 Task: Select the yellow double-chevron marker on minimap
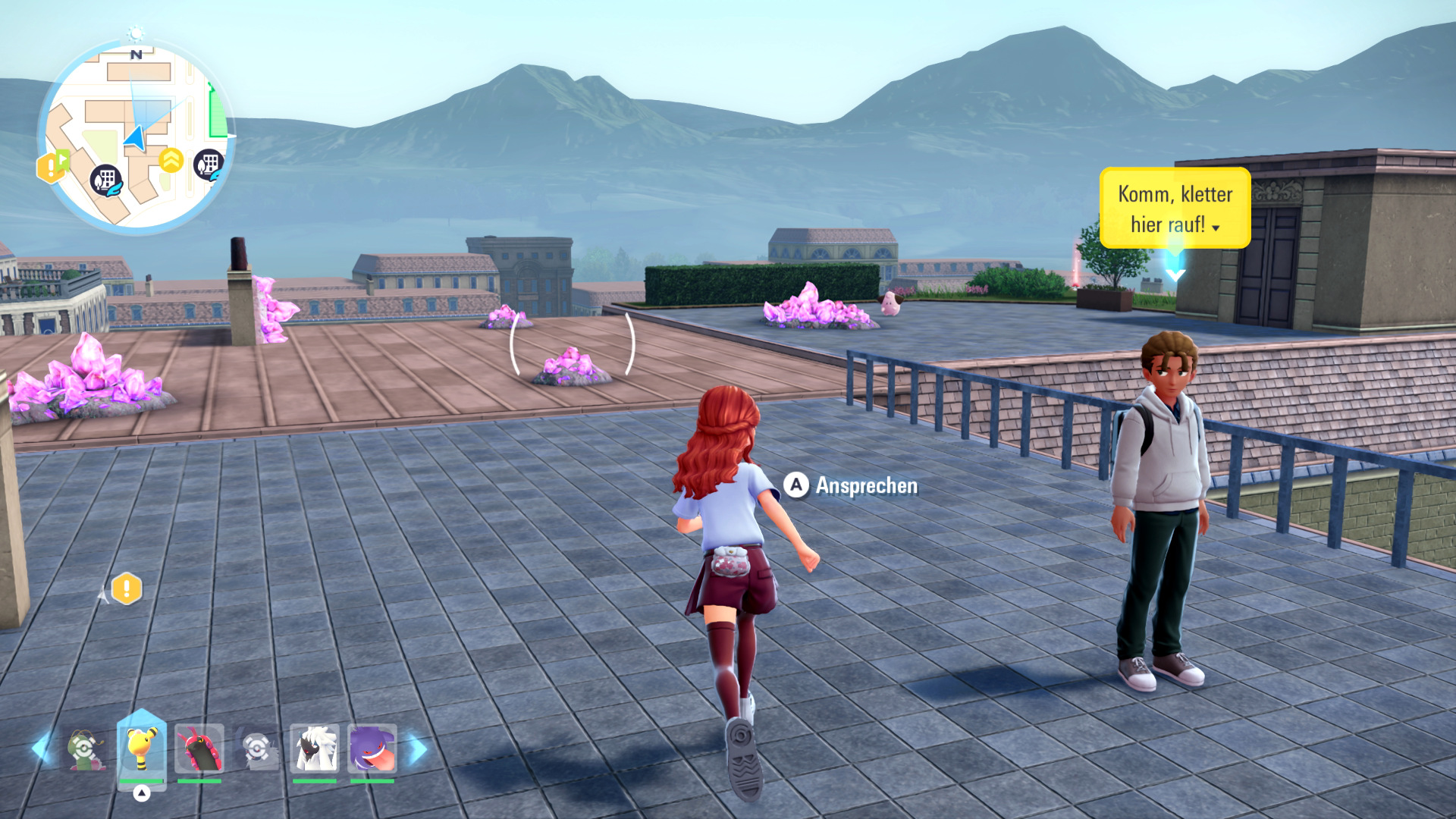coord(171,160)
